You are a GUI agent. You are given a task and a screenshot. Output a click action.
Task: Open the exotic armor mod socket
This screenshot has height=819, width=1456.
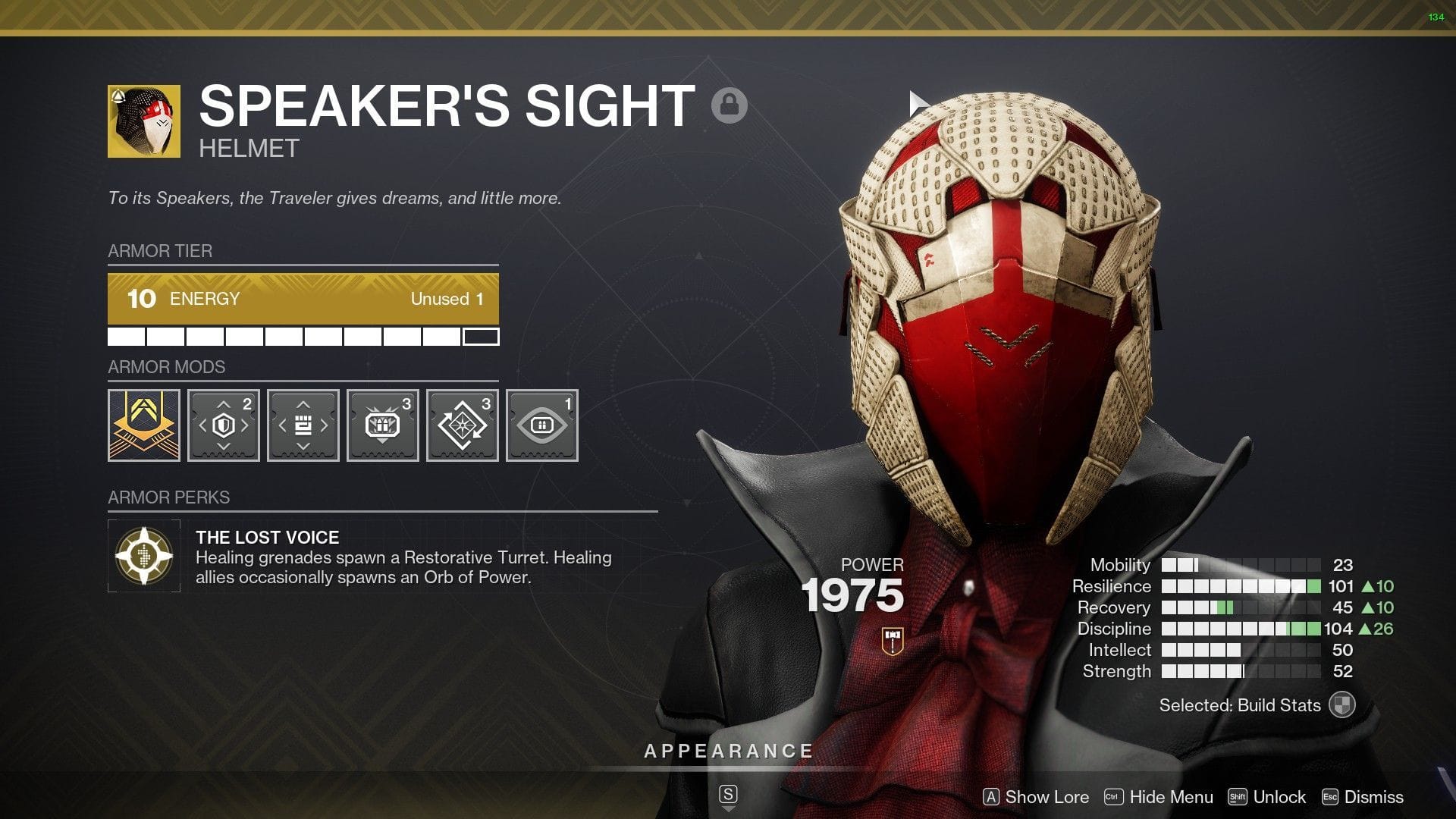(143, 425)
